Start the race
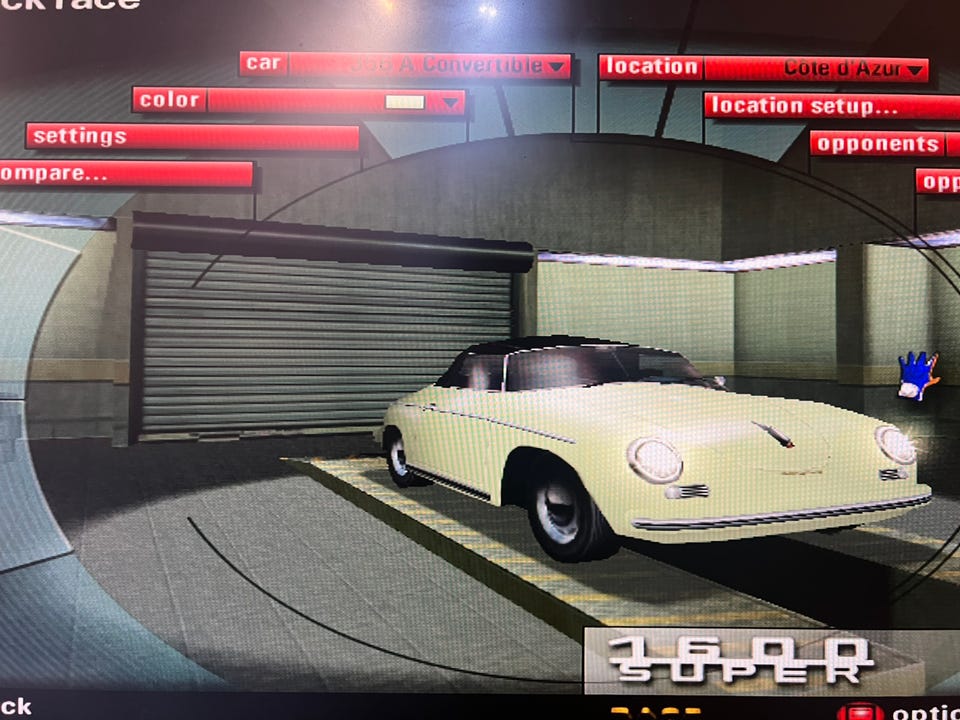Image resolution: width=960 pixels, height=720 pixels. pos(654,713)
